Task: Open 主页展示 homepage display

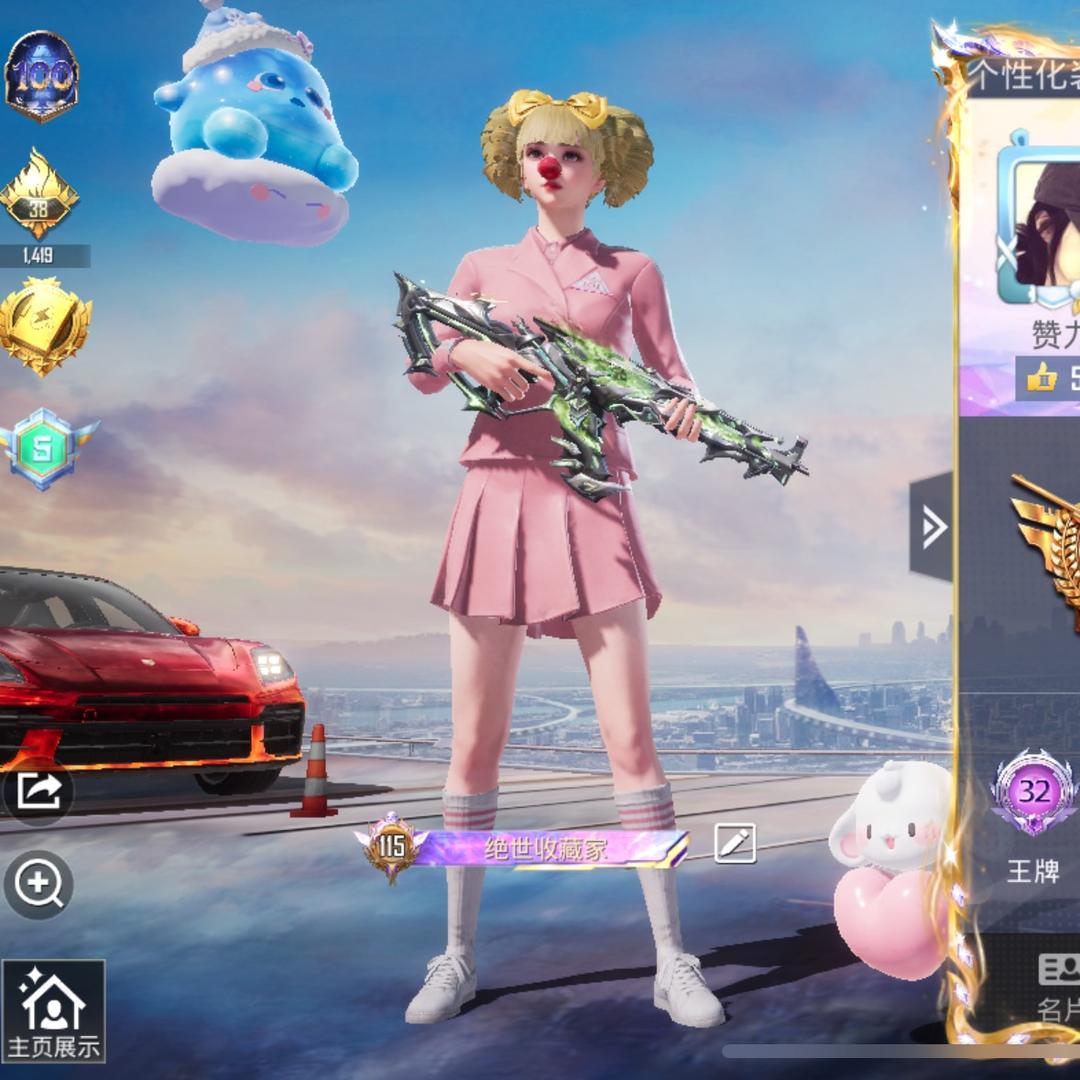Action: [x=53, y=1011]
